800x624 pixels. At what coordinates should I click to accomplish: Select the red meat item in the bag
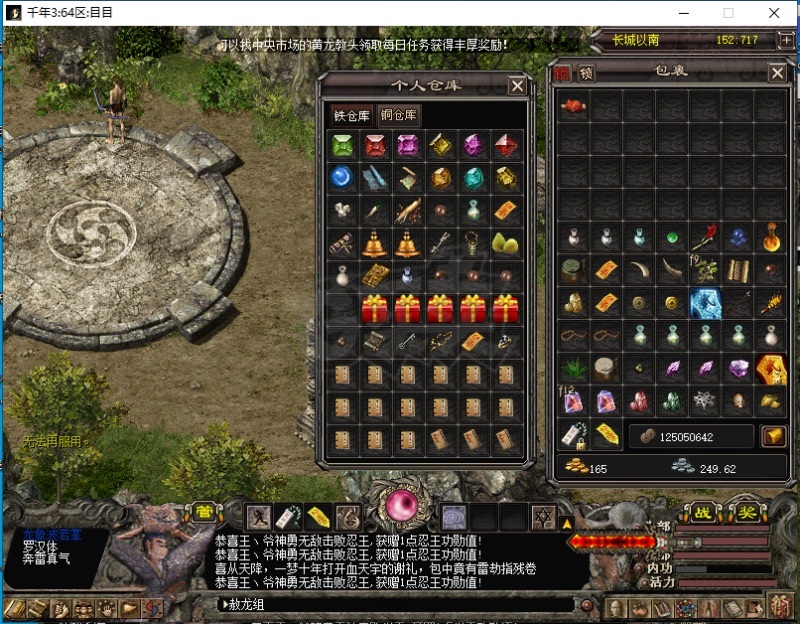point(574,106)
